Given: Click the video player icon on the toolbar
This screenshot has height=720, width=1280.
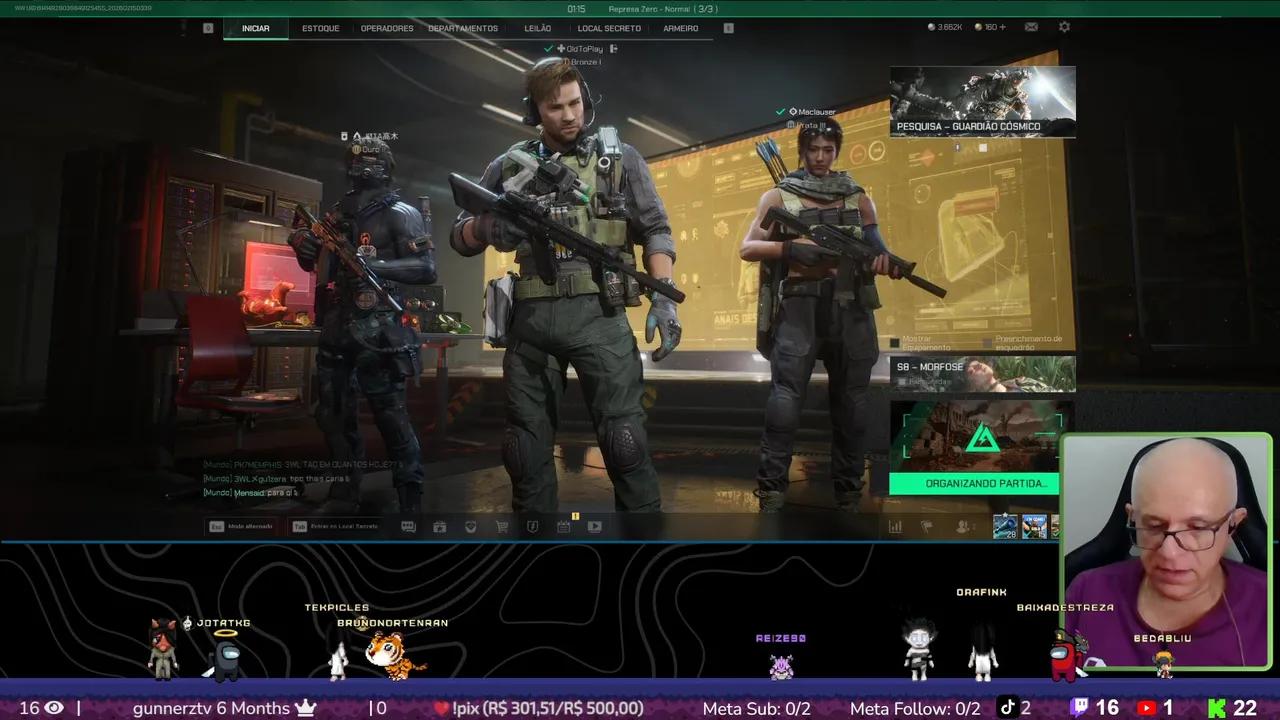Looking at the screenshot, I should (x=595, y=526).
